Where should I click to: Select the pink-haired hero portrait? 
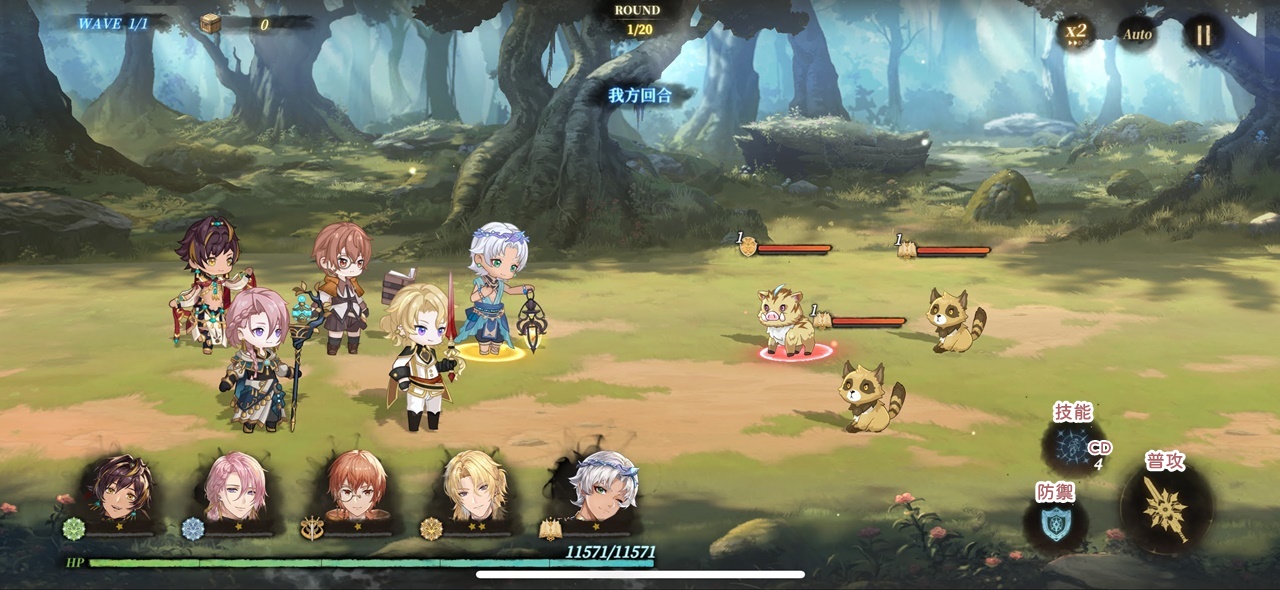tap(236, 491)
